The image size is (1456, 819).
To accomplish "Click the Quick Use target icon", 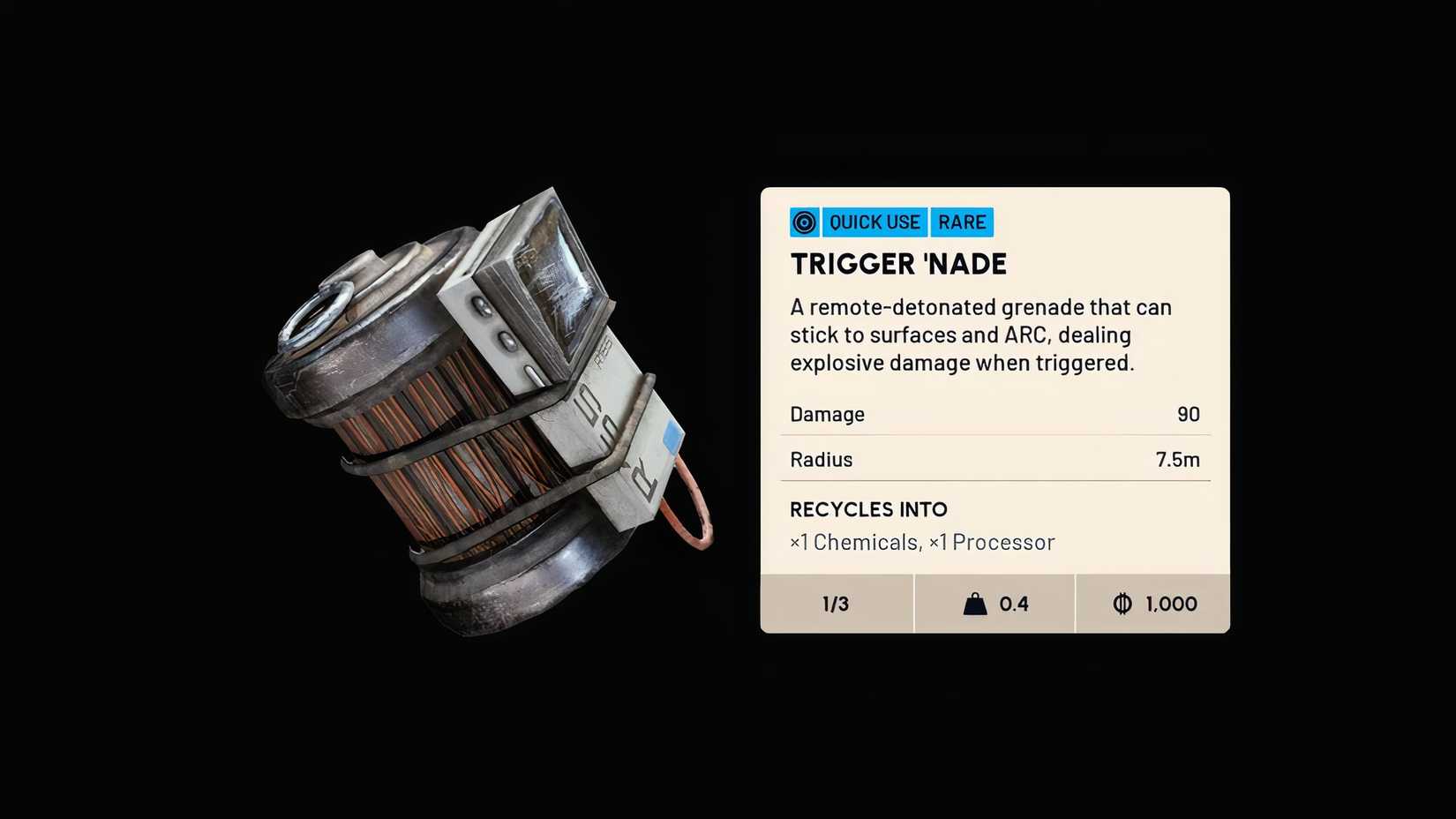I will click(804, 222).
